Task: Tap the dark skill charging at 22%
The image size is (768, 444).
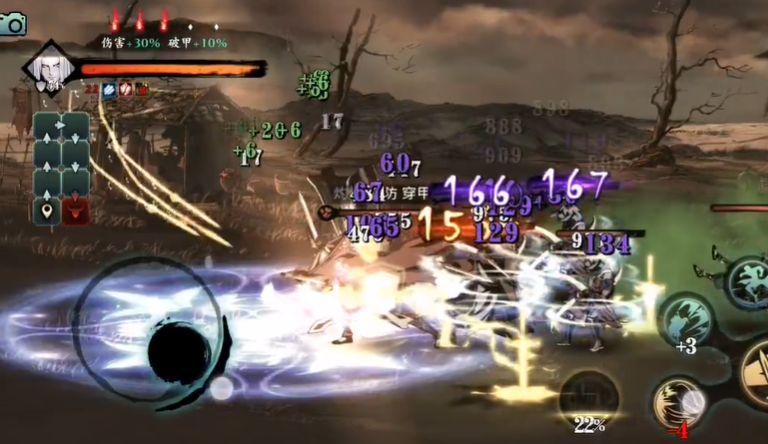Action: (x=589, y=397)
